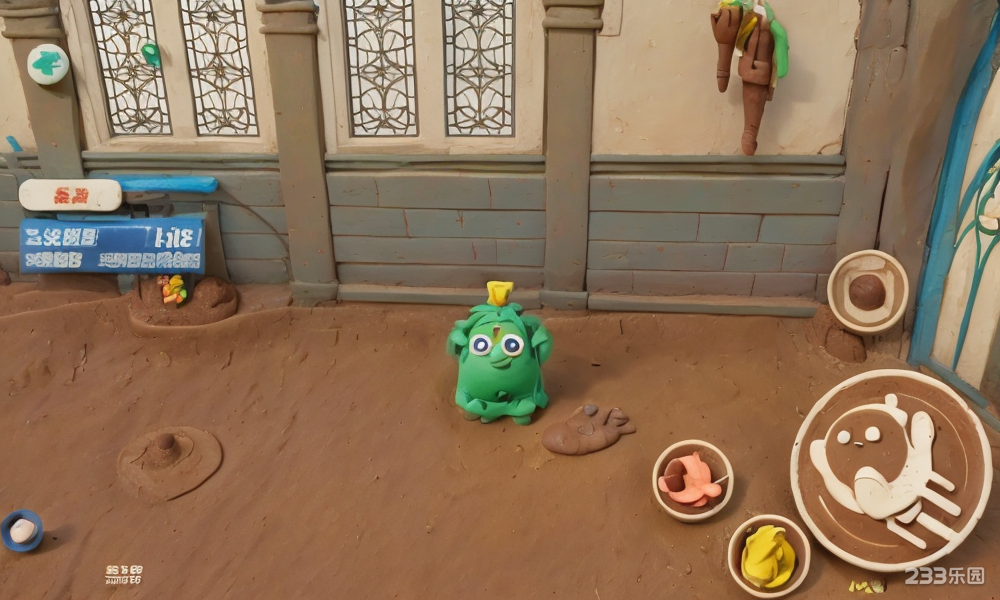
Task: Tap the round brown ball button
Action: [867, 291]
